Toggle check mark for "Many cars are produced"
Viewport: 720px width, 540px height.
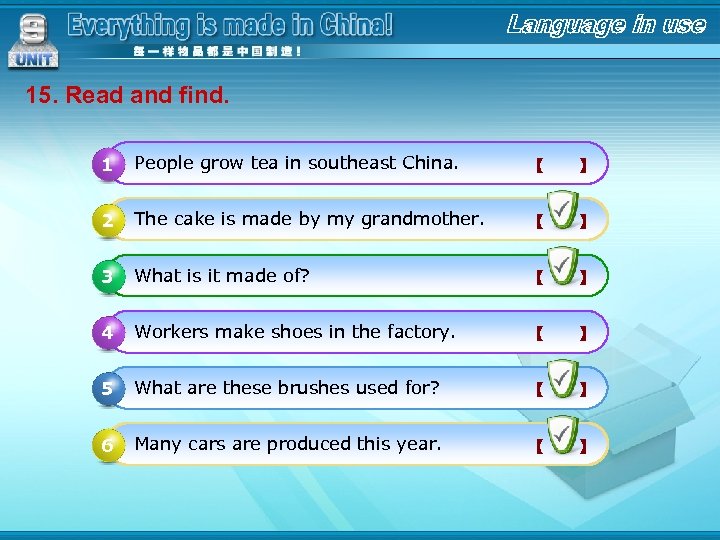click(x=562, y=440)
